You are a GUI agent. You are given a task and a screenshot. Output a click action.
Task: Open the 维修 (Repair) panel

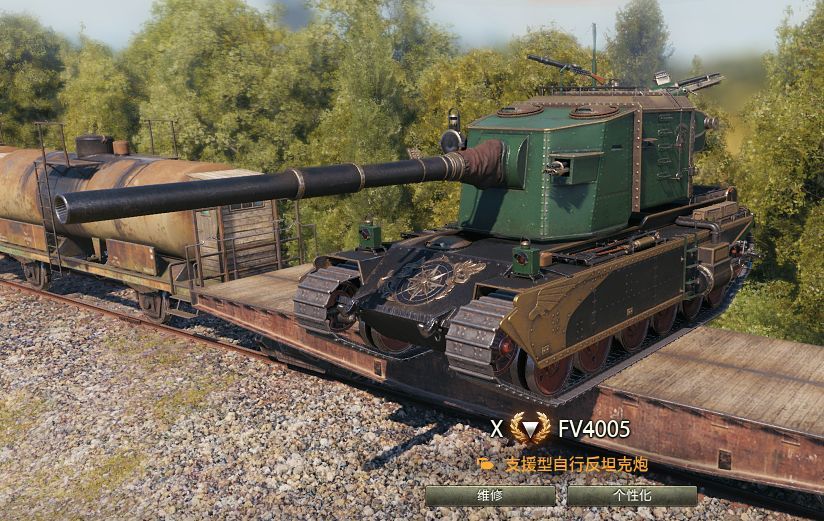(490, 496)
